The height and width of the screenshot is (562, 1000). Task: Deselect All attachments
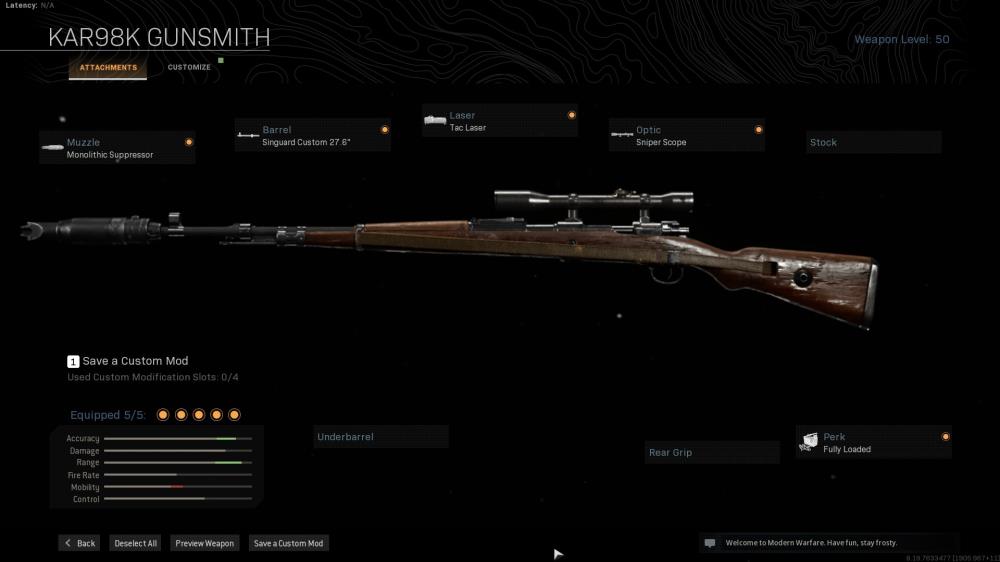[135, 543]
